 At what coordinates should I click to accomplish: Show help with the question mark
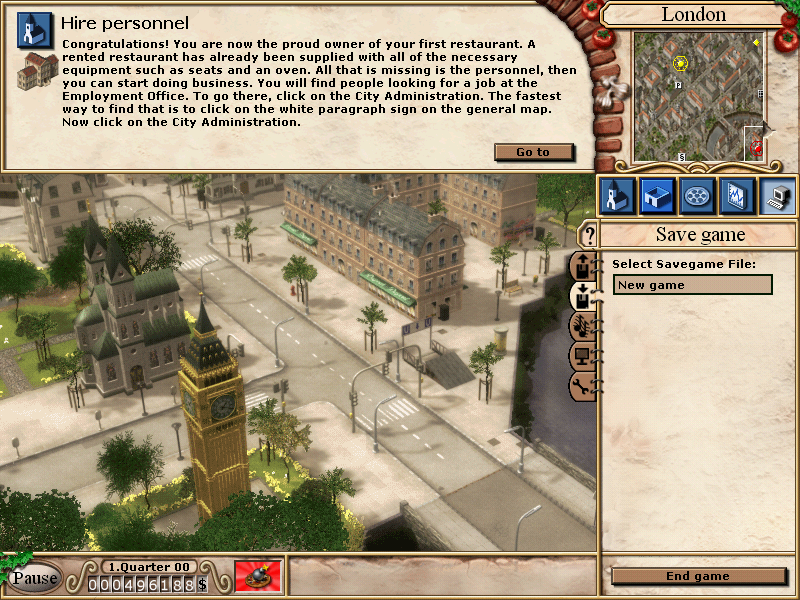pyautogui.click(x=589, y=236)
